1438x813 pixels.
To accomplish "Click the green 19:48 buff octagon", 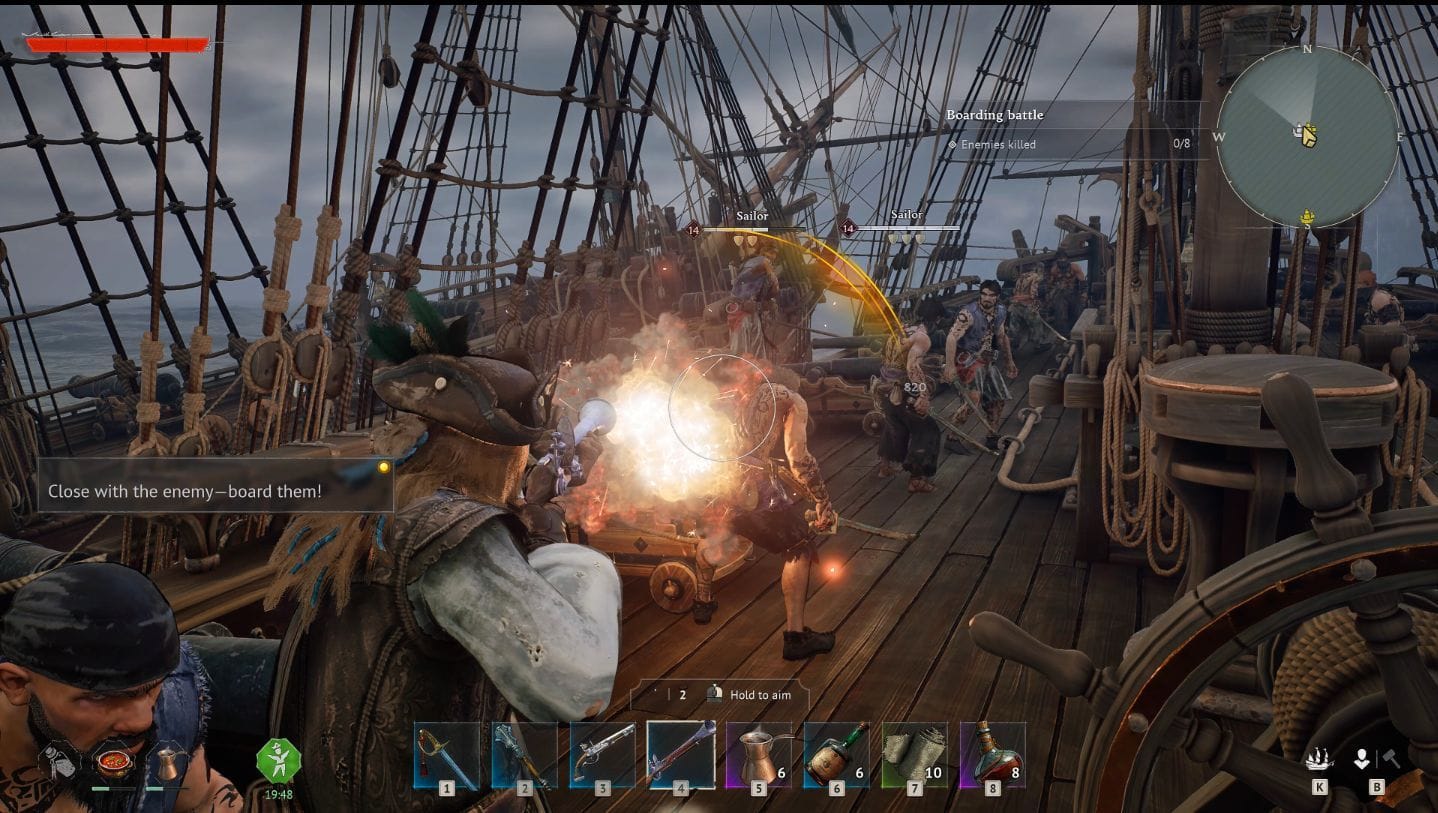I will (x=278, y=762).
